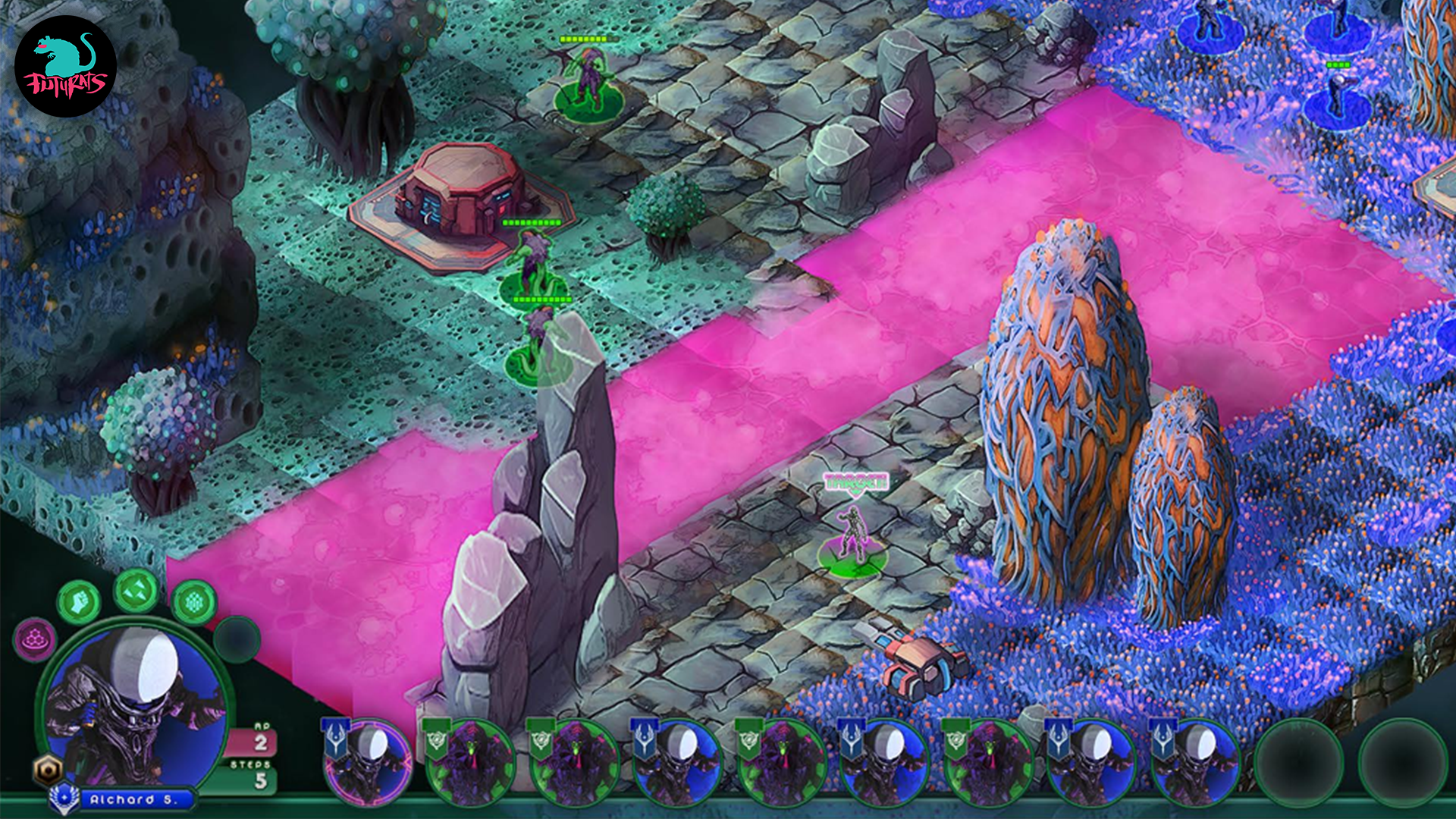
Task: Open the gold hexagon badge by the portrait
Action: tap(47, 770)
